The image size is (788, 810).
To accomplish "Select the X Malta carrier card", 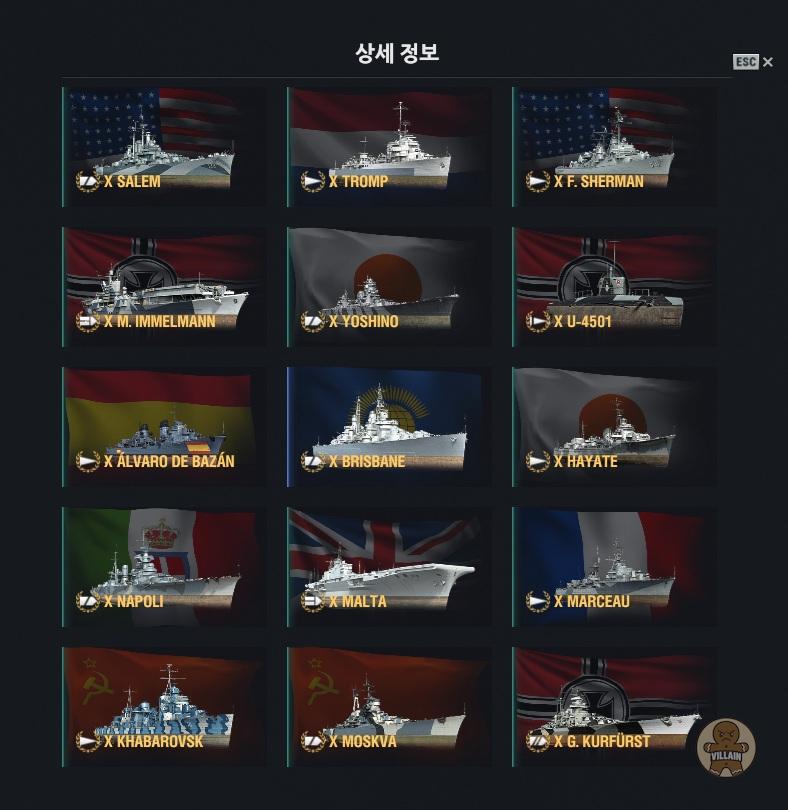I will click(388, 566).
